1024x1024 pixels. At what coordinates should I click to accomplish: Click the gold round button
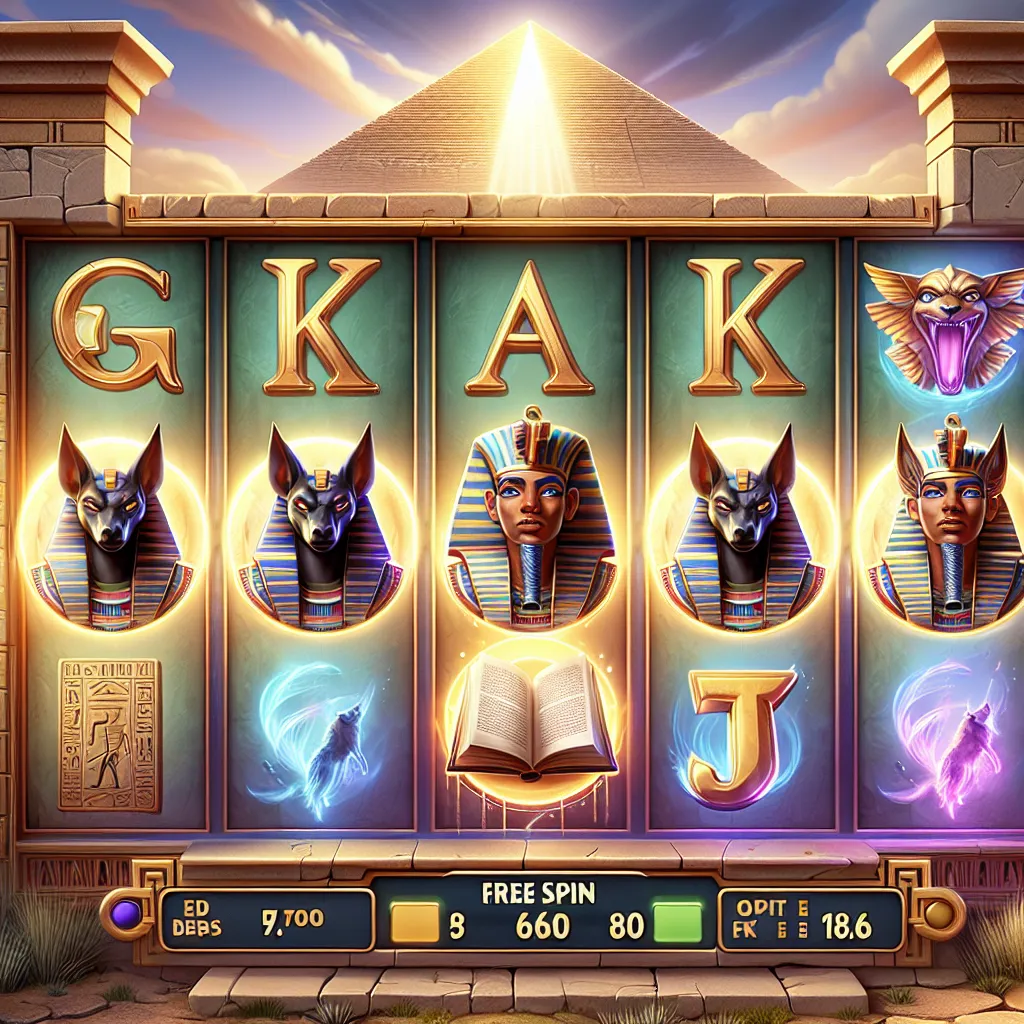(x=937, y=914)
